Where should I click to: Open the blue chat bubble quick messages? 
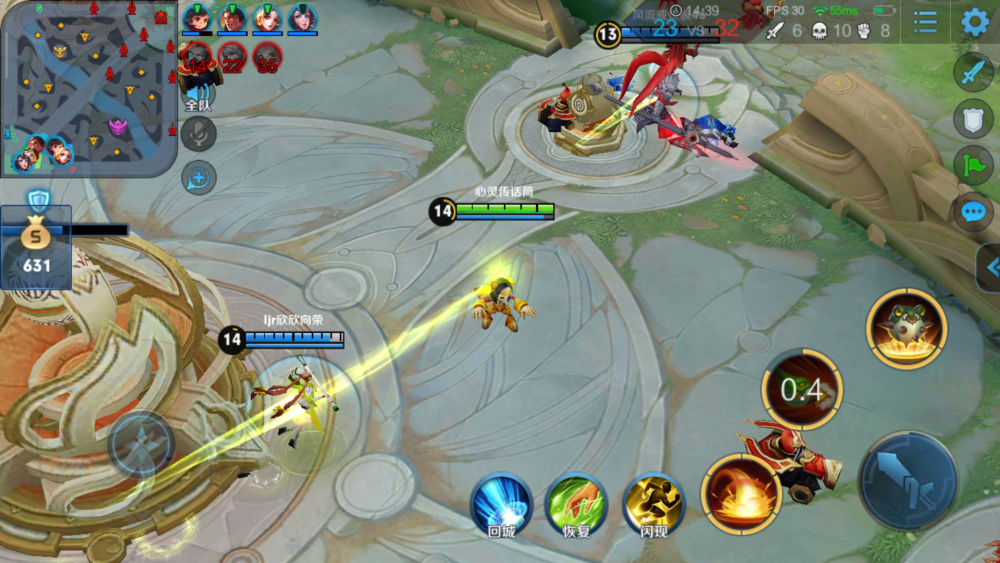point(973,211)
